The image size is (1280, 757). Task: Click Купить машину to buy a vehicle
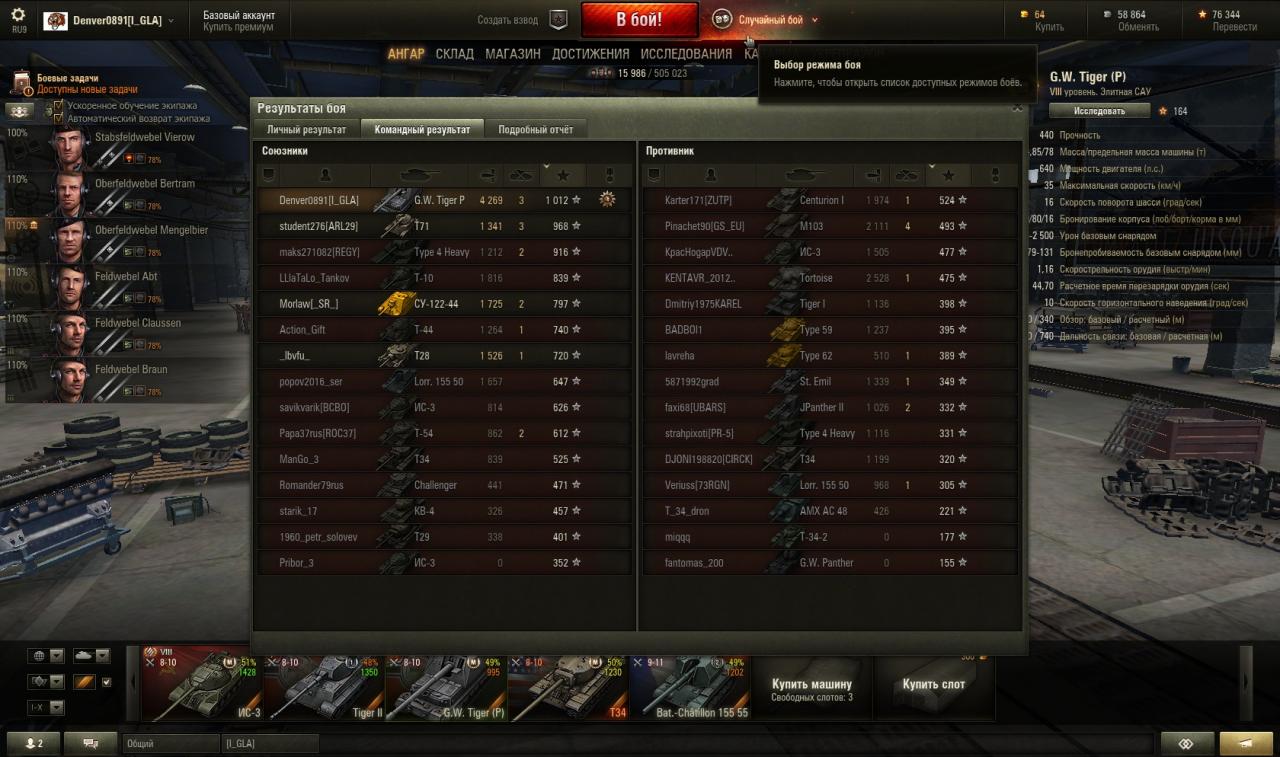pos(812,689)
